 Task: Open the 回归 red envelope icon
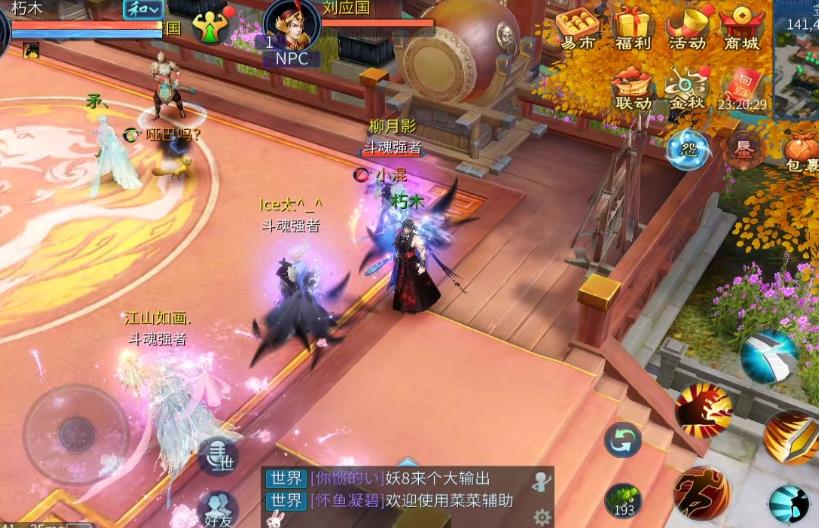pos(742,85)
